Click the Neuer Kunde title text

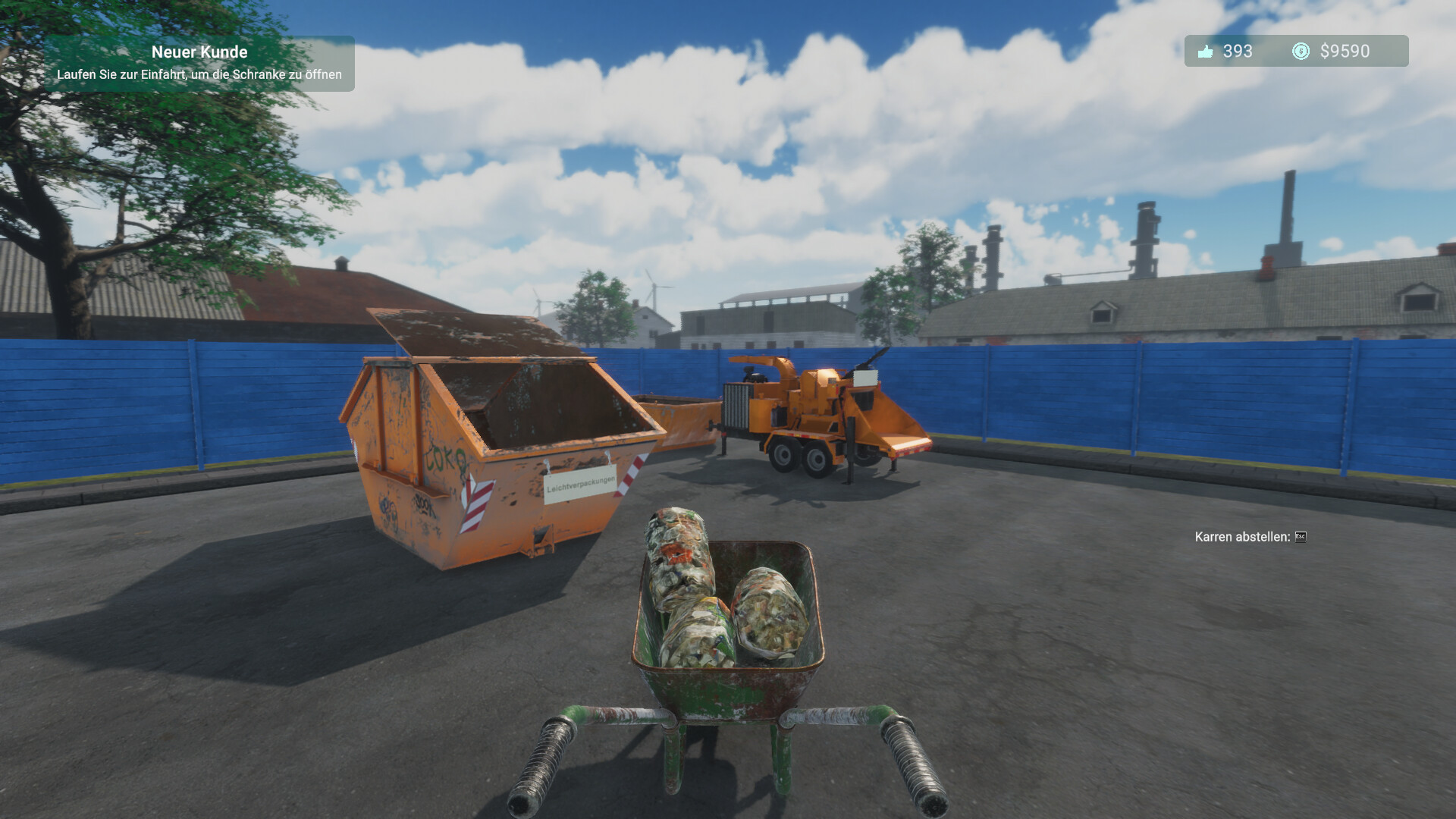point(200,52)
